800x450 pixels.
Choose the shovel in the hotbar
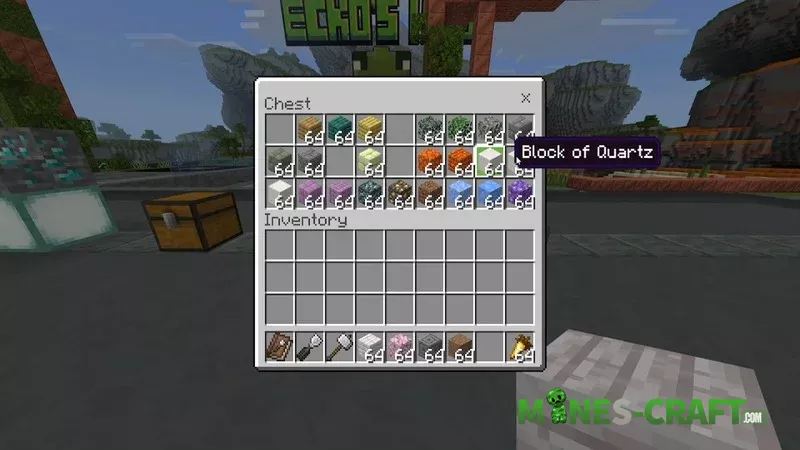point(309,346)
